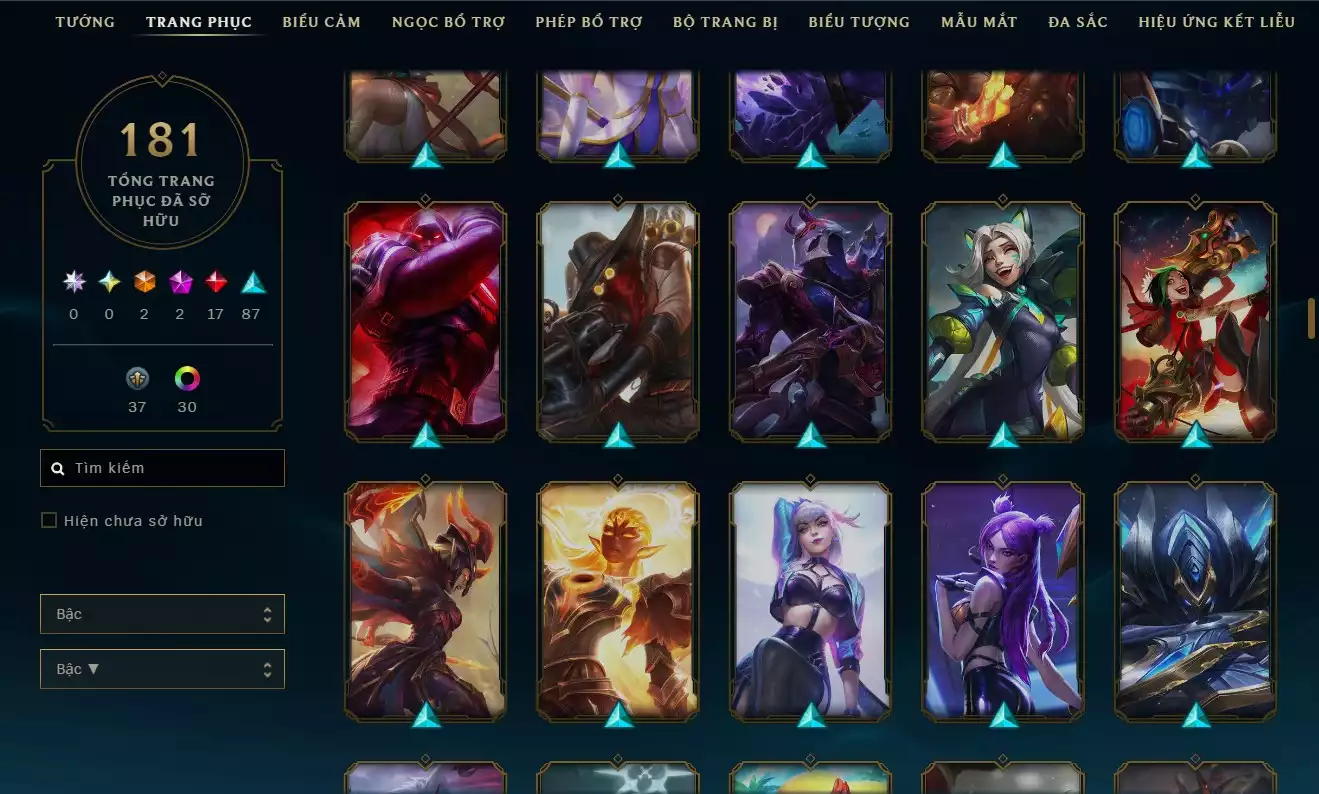The height and width of the screenshot is (794, 1319).
Task: Click the yellow Mythic rarity star icon
Action: pyautogui.click(x=109, y=281)
